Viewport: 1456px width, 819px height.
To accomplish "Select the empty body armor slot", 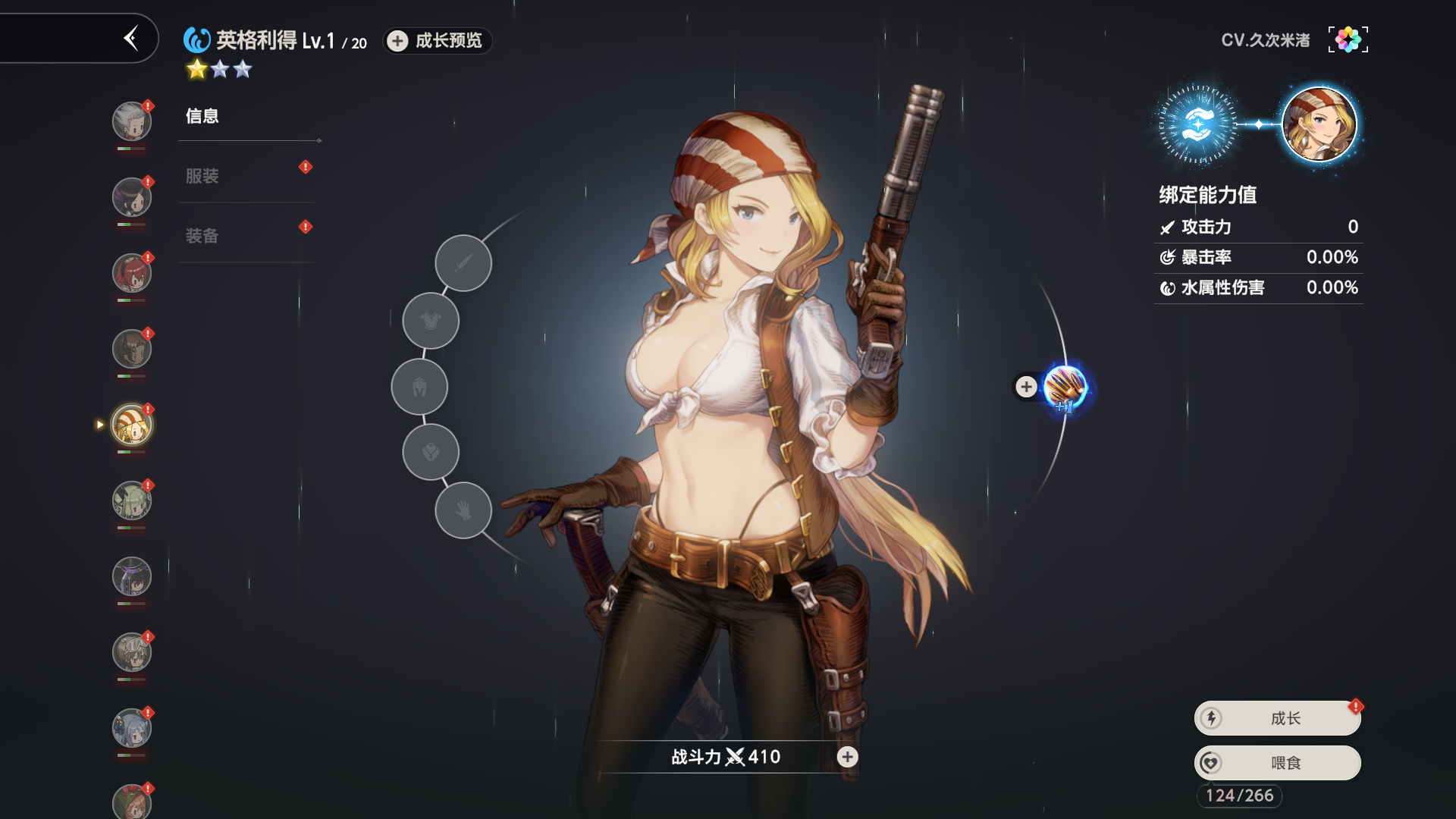I will tap(431, 322).
